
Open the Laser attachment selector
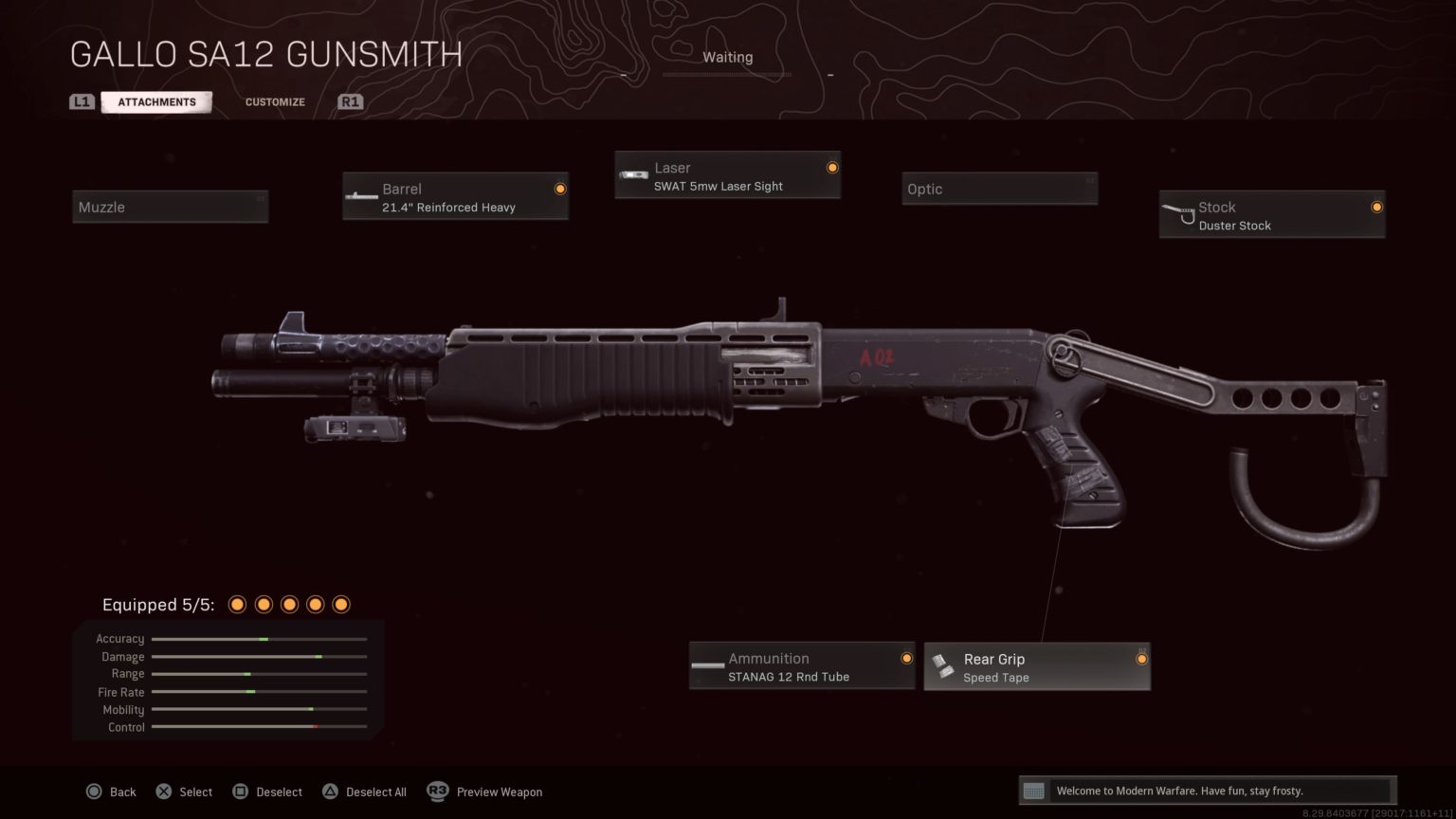coord(727,175)
